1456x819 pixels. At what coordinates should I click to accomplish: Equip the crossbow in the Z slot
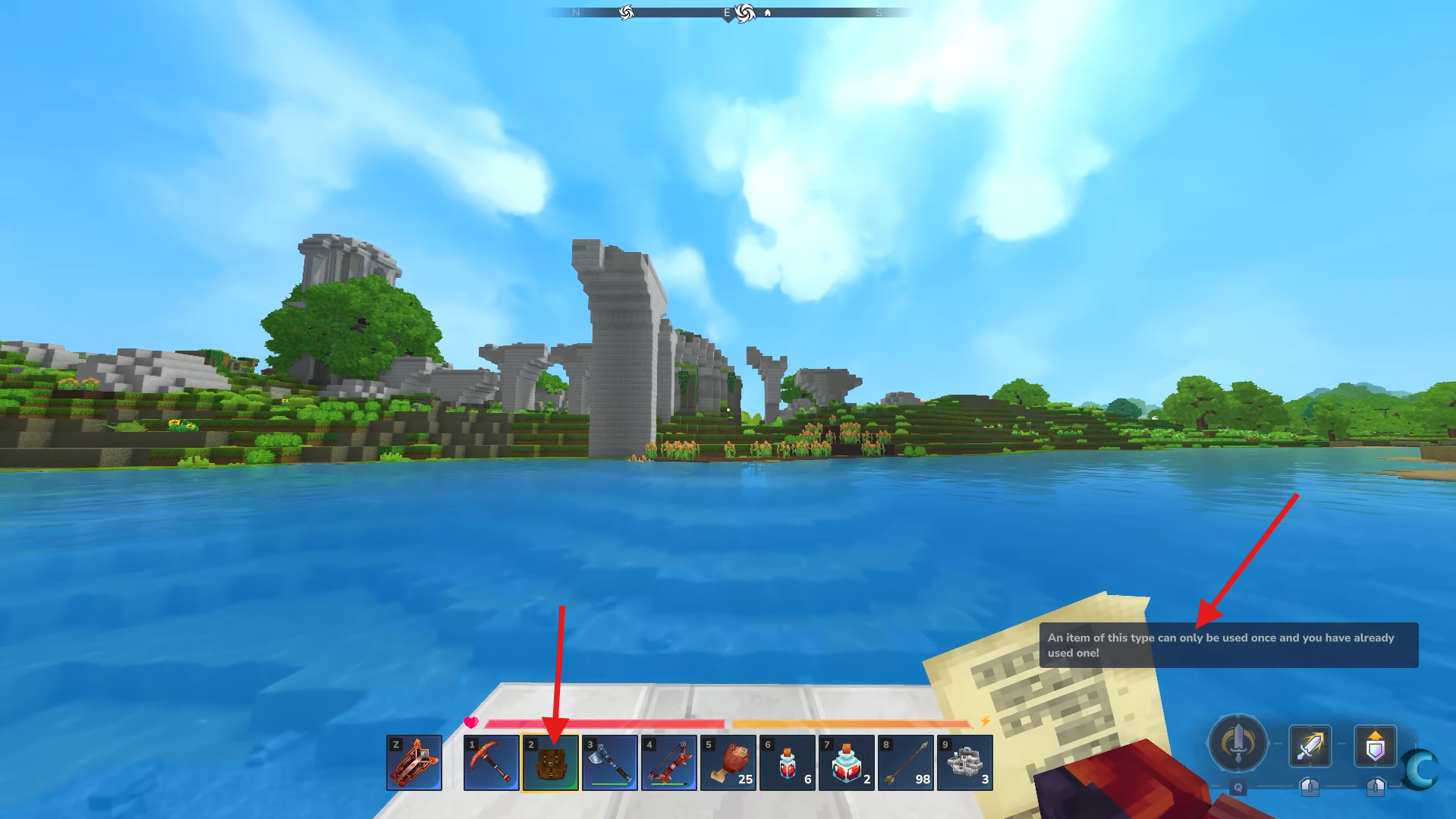(x=415, y=762)
